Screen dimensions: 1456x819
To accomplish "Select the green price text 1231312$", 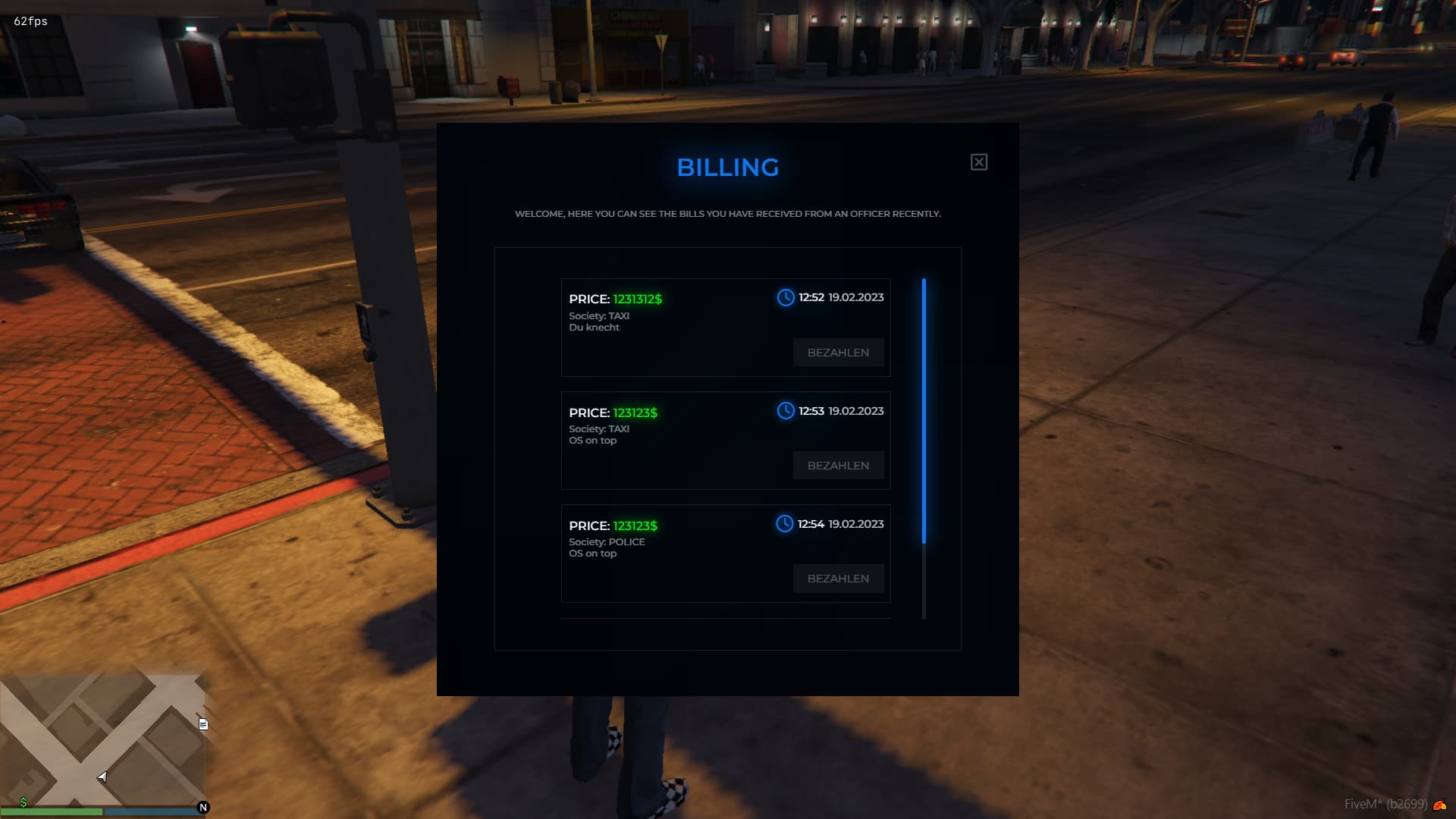I will (637, 300).
